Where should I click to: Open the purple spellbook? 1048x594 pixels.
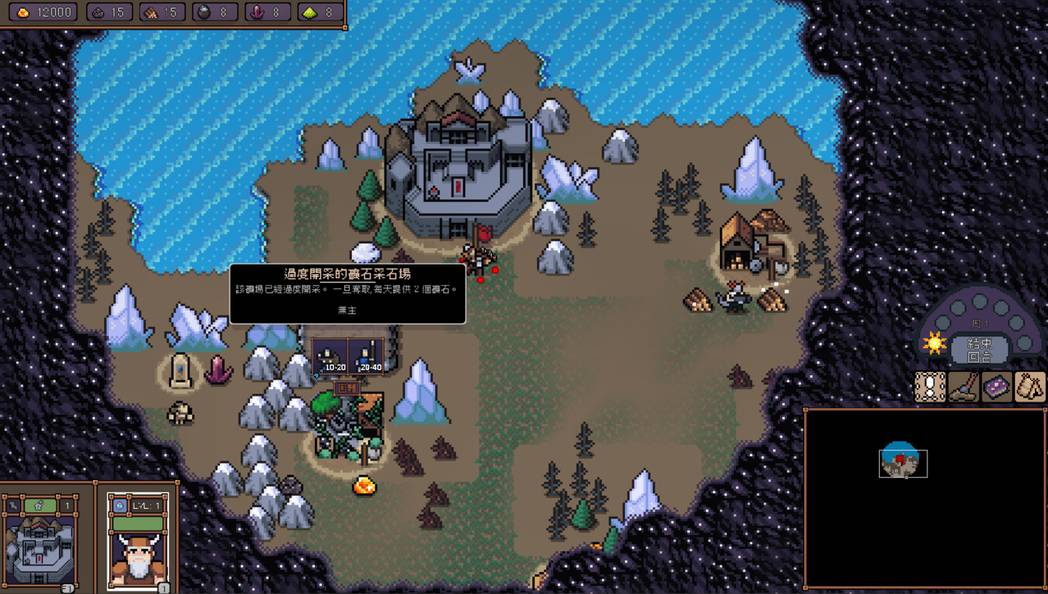[997, 387]
